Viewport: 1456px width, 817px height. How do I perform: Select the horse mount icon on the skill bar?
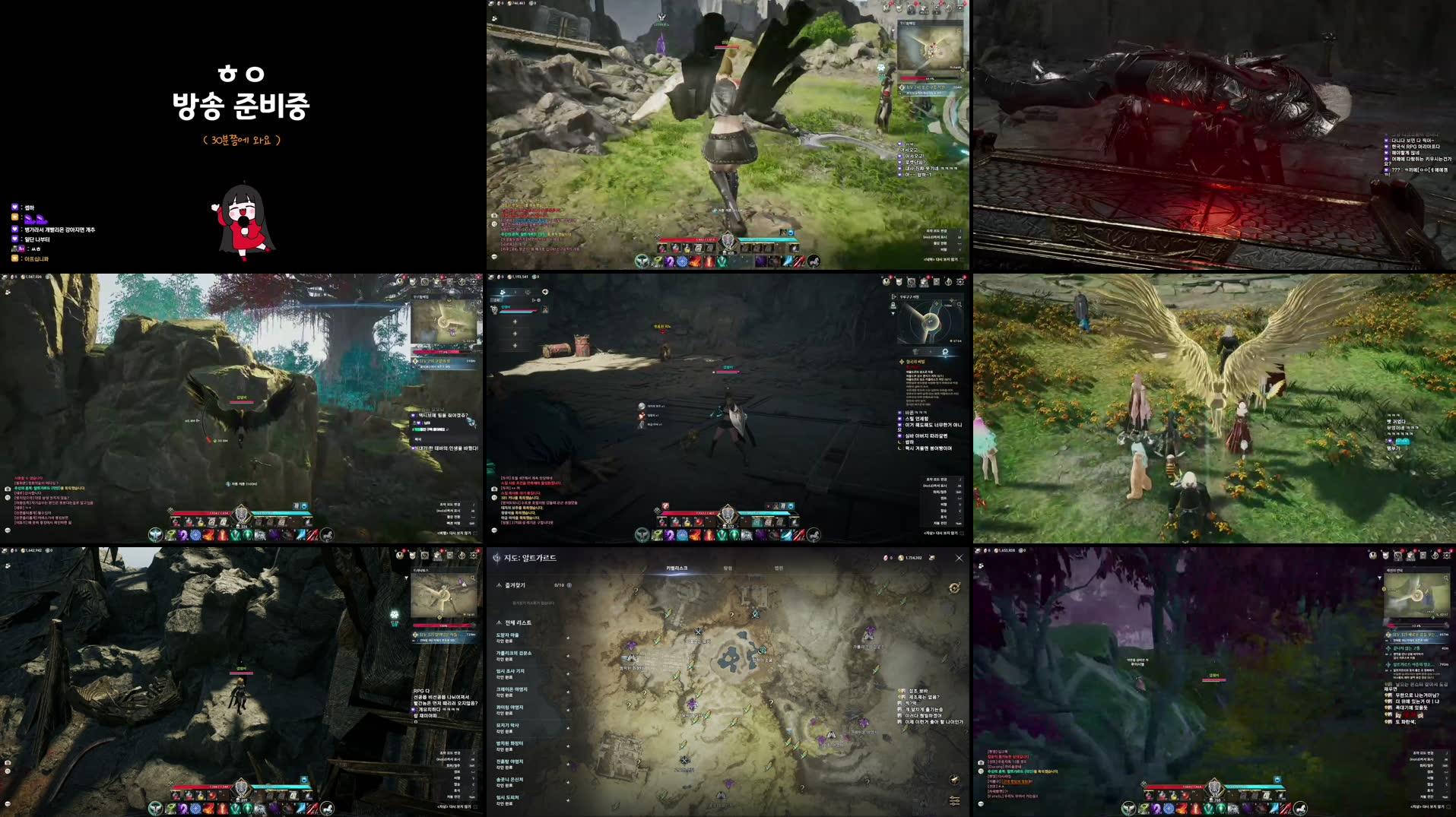tap(1301, 809)
